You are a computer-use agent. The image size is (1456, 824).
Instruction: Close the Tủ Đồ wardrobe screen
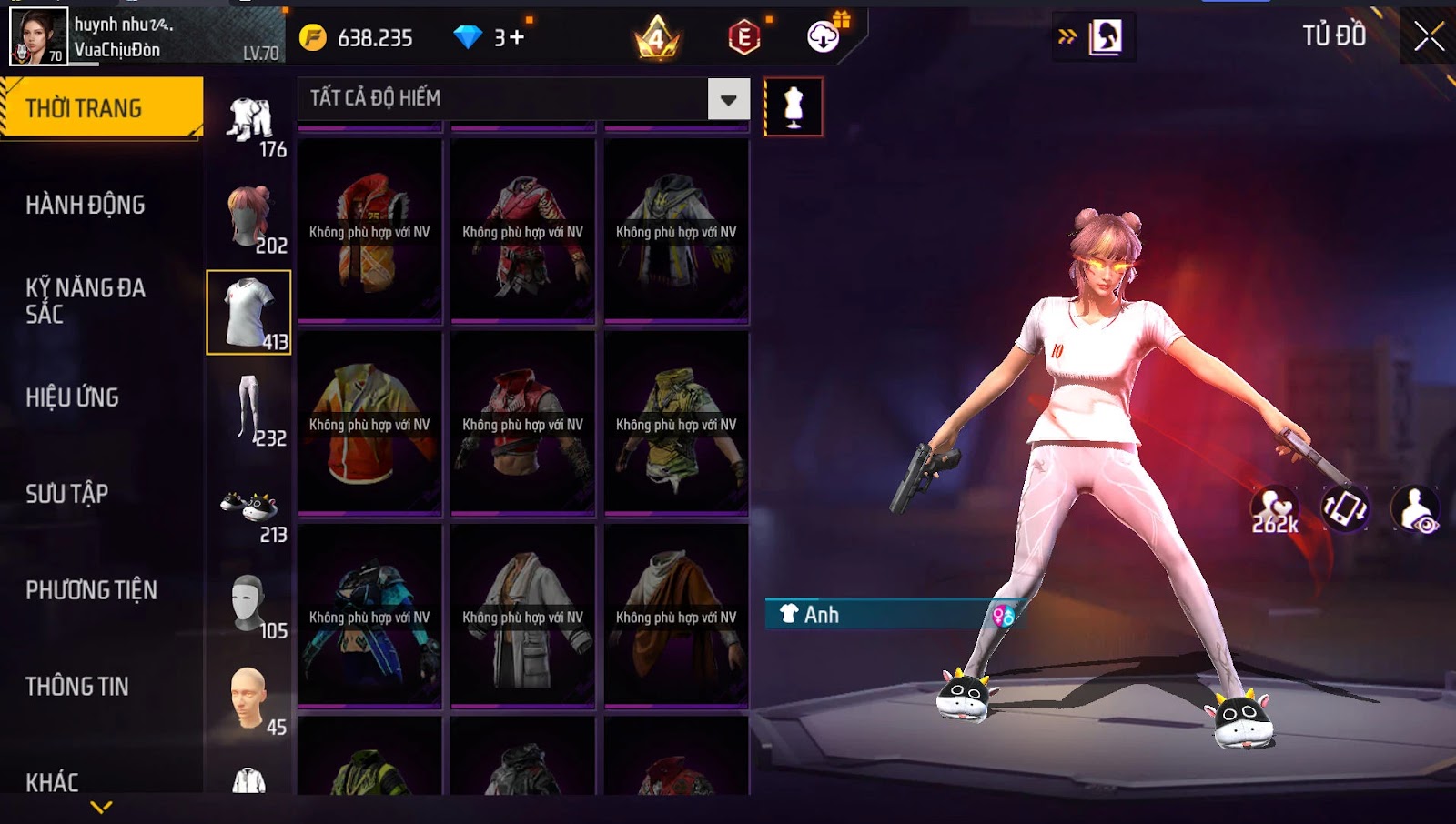point(1429,36)
